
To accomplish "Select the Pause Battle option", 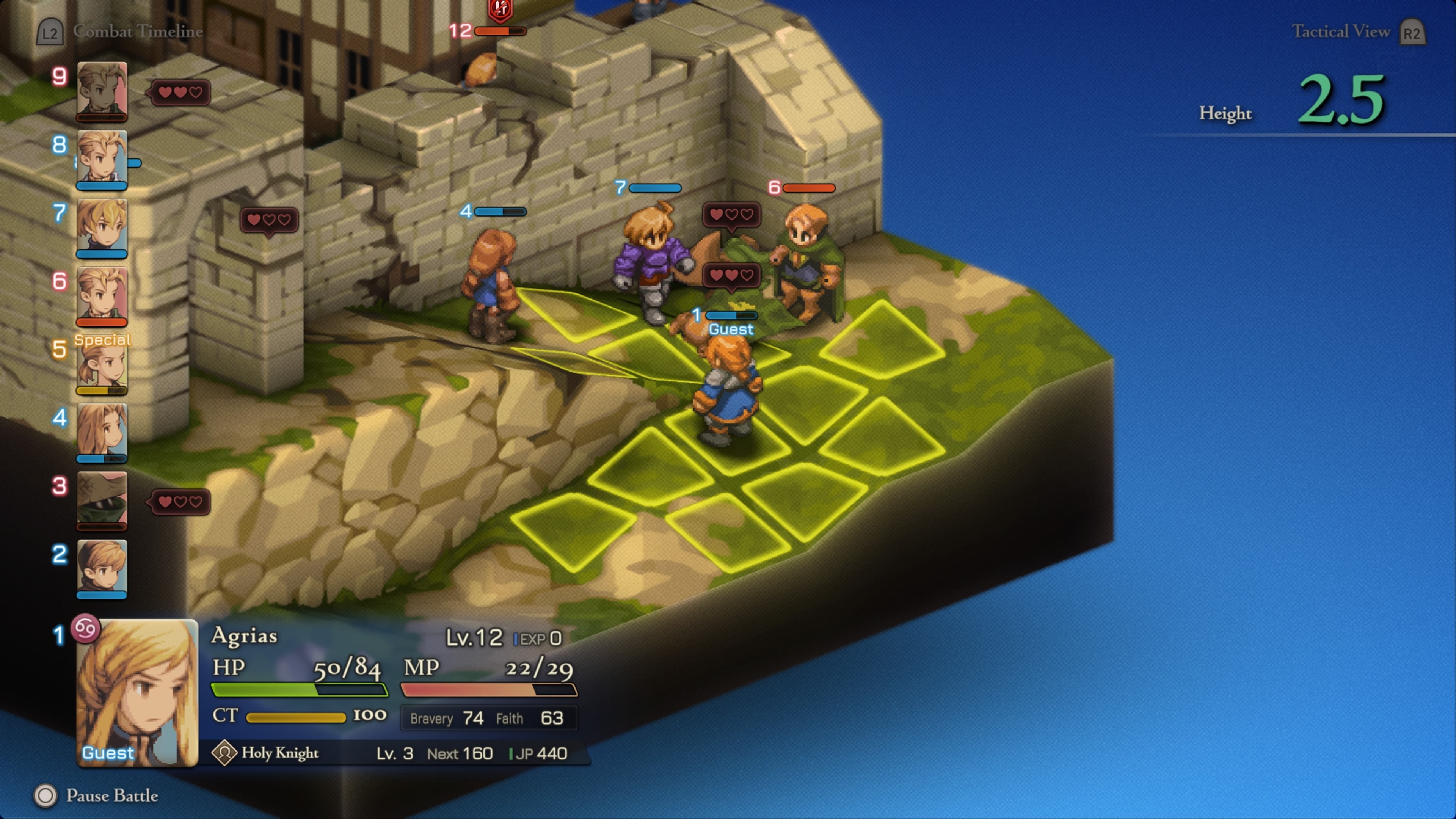I will click(x=112, y=795).
